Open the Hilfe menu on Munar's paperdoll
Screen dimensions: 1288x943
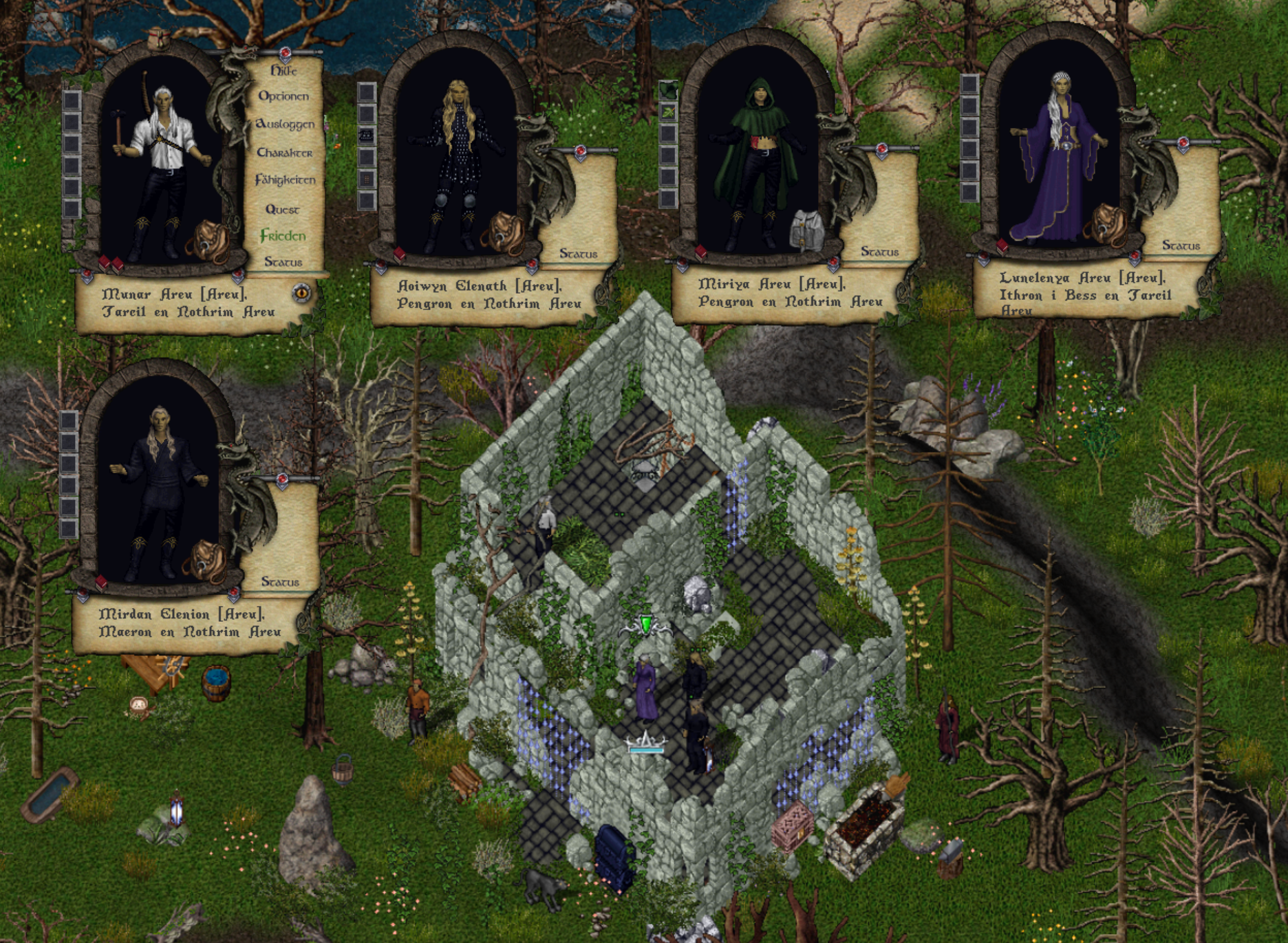click(x=283, y=71)
